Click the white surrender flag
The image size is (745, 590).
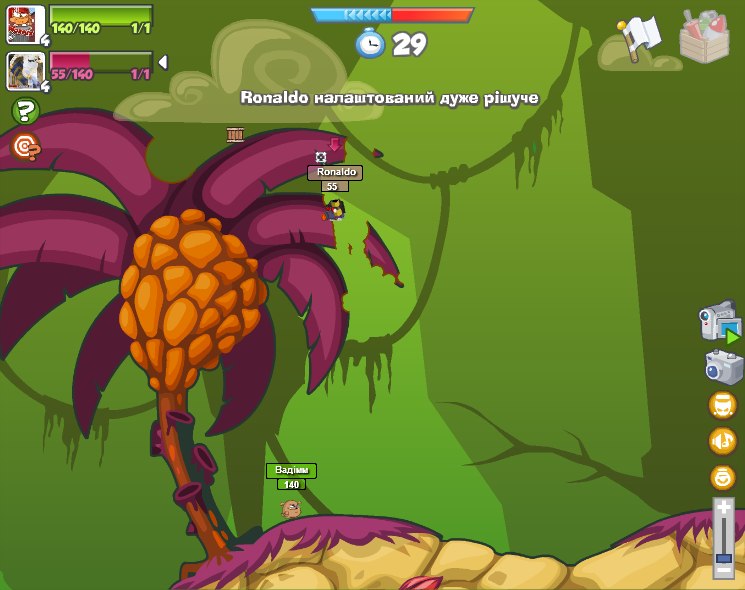pos(636,40)
